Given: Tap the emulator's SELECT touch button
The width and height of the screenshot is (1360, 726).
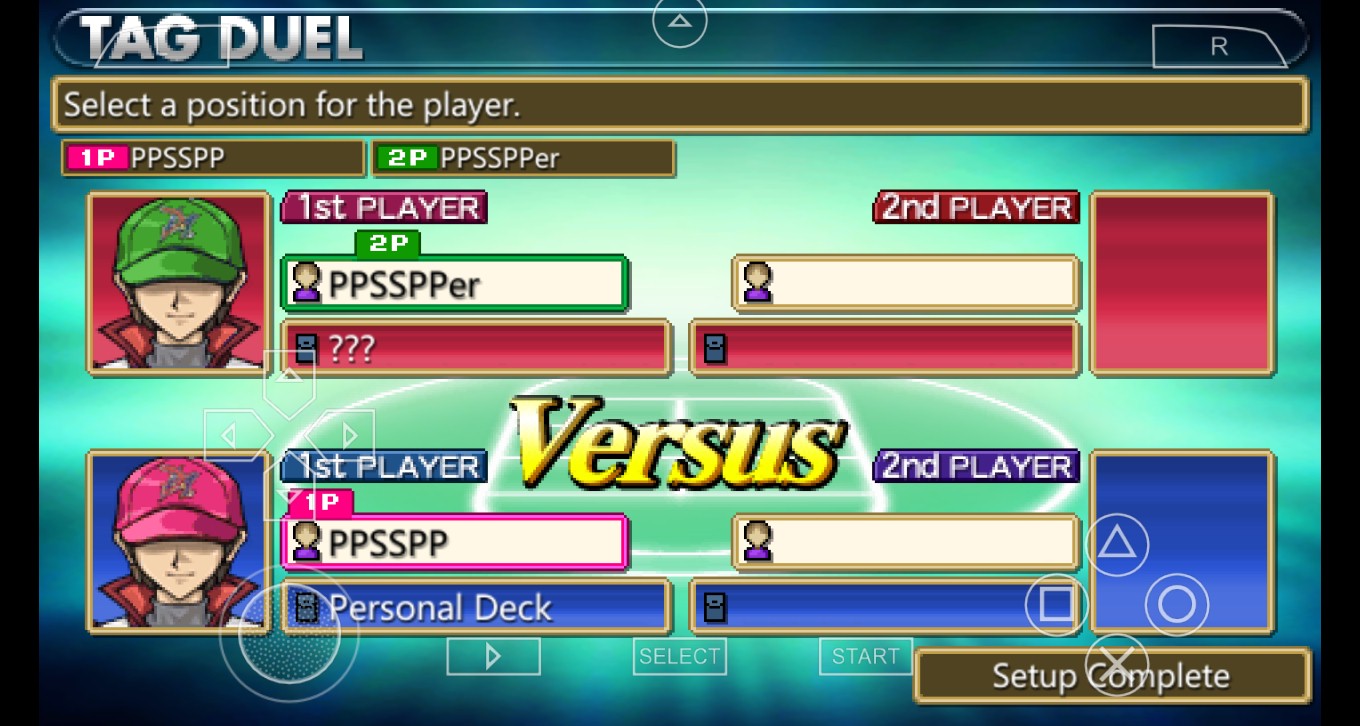Looking at the screenshot, I should 680,656.
